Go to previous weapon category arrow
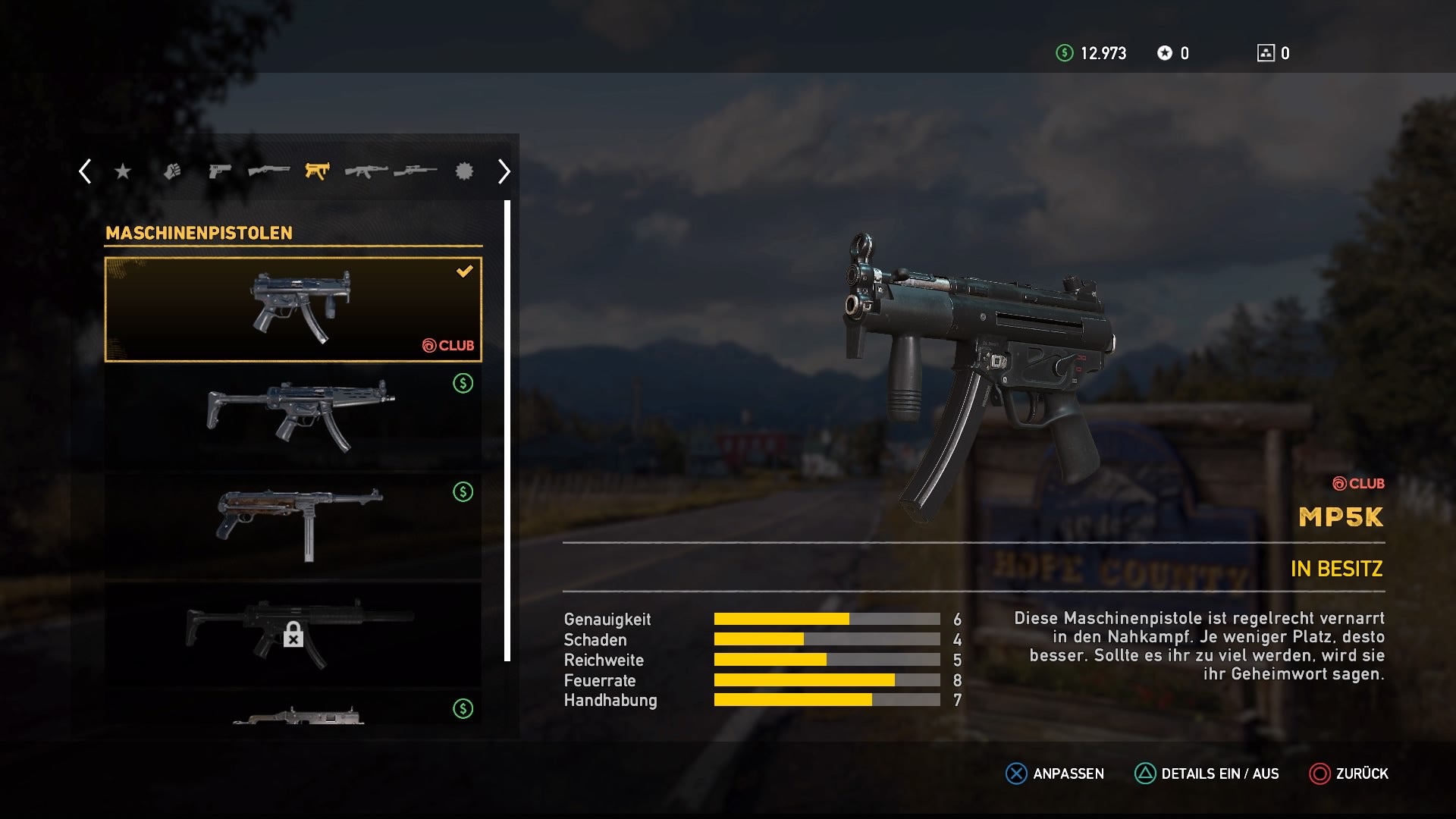 pos(85,171)
